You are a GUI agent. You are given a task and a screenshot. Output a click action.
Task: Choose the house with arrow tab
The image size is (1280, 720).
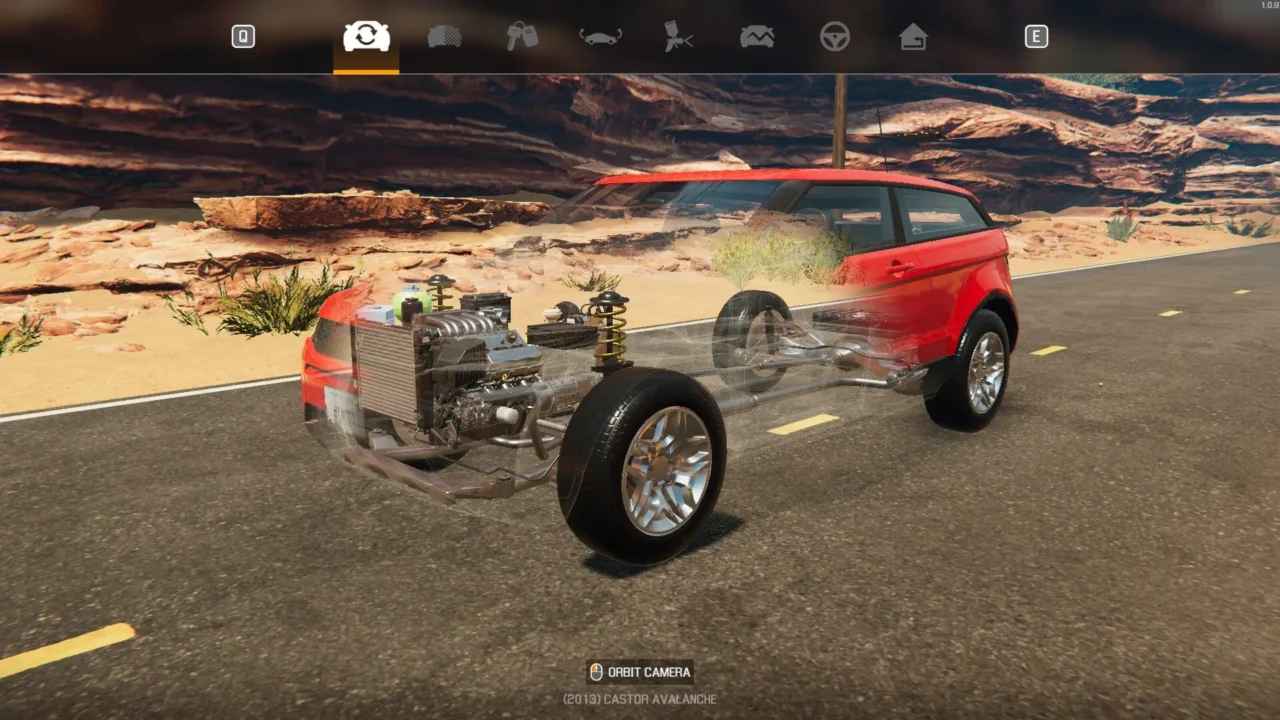[913, 37]
